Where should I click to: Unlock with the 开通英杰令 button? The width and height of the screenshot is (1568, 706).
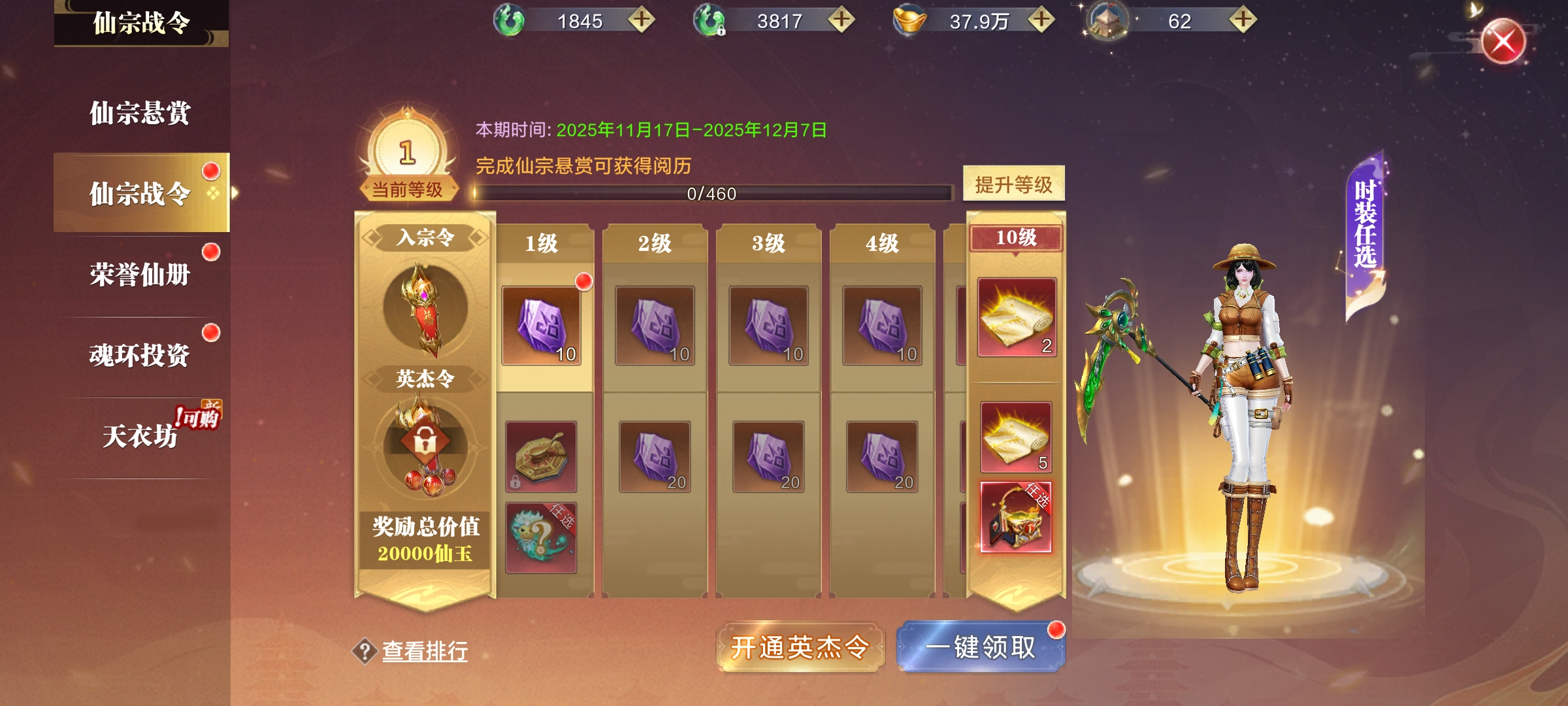pyautogui.click(x=800, y=647)
